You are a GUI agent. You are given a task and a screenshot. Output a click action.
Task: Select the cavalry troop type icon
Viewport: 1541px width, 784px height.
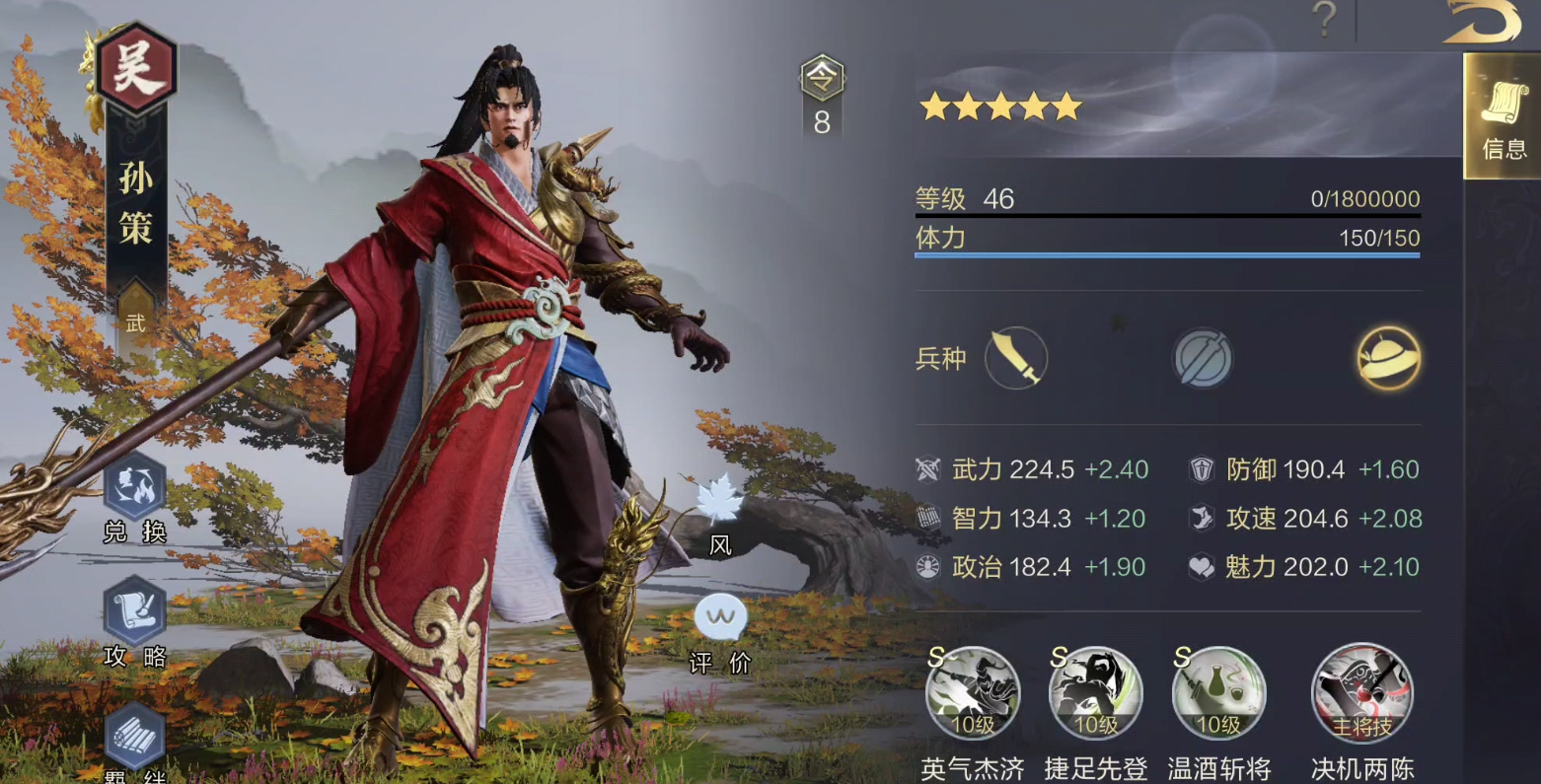click(1387, 359)
